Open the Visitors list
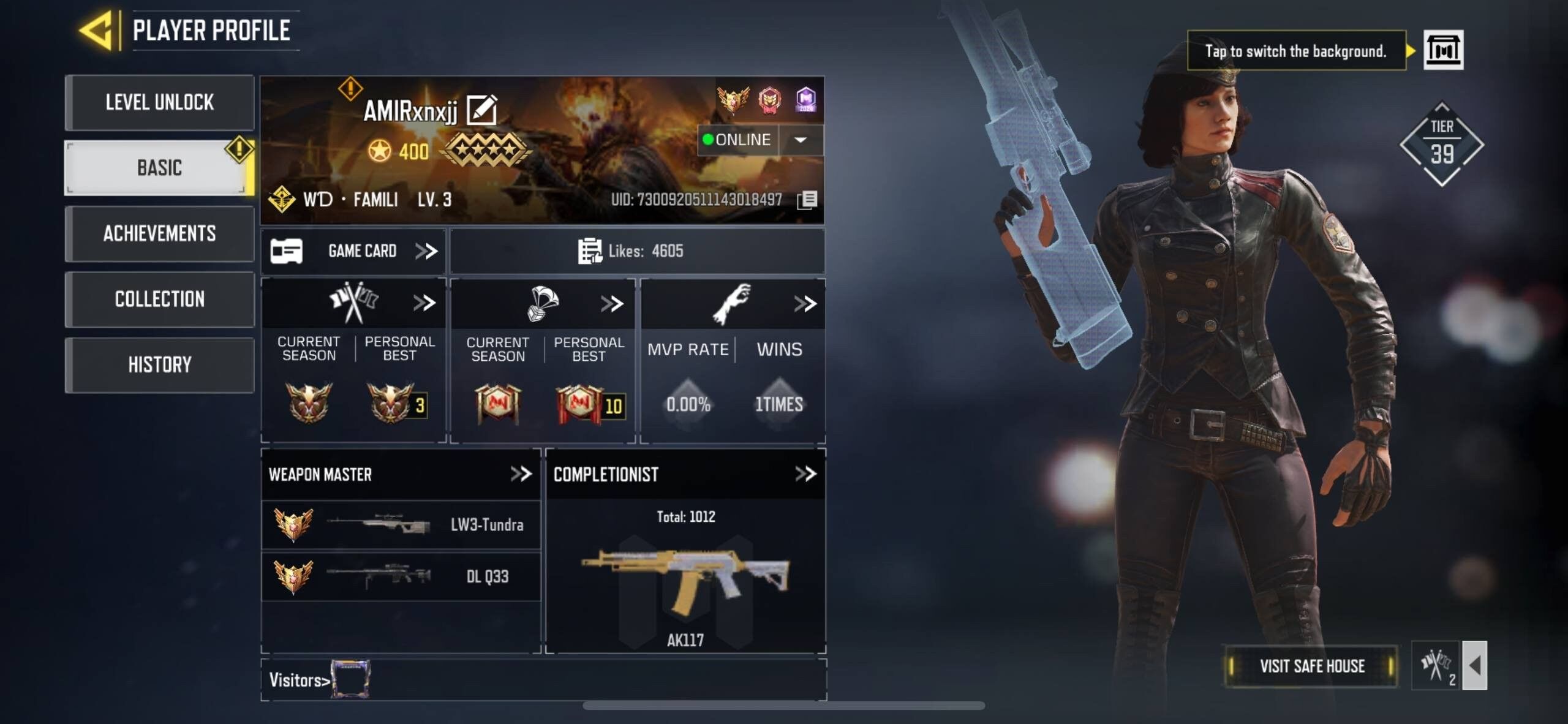This screenshot has height=724, width=1568. point(300,680)
